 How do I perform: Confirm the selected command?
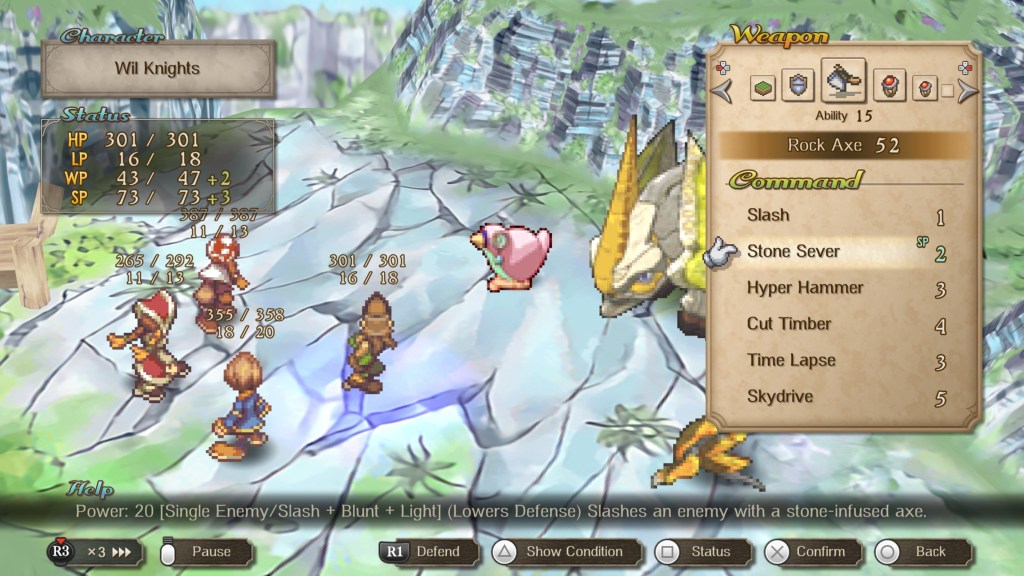[x=807, y=551]
